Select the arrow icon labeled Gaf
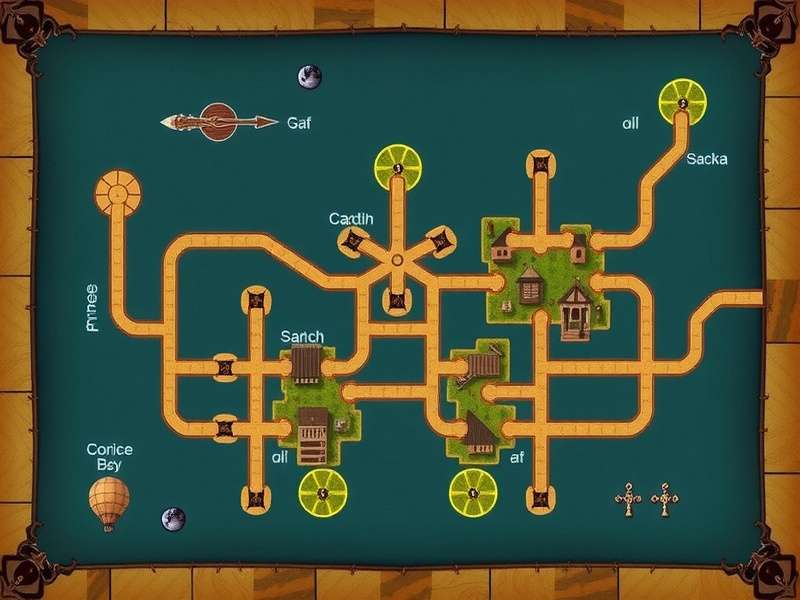The image size is (800, 600). [x=219, y=122]
